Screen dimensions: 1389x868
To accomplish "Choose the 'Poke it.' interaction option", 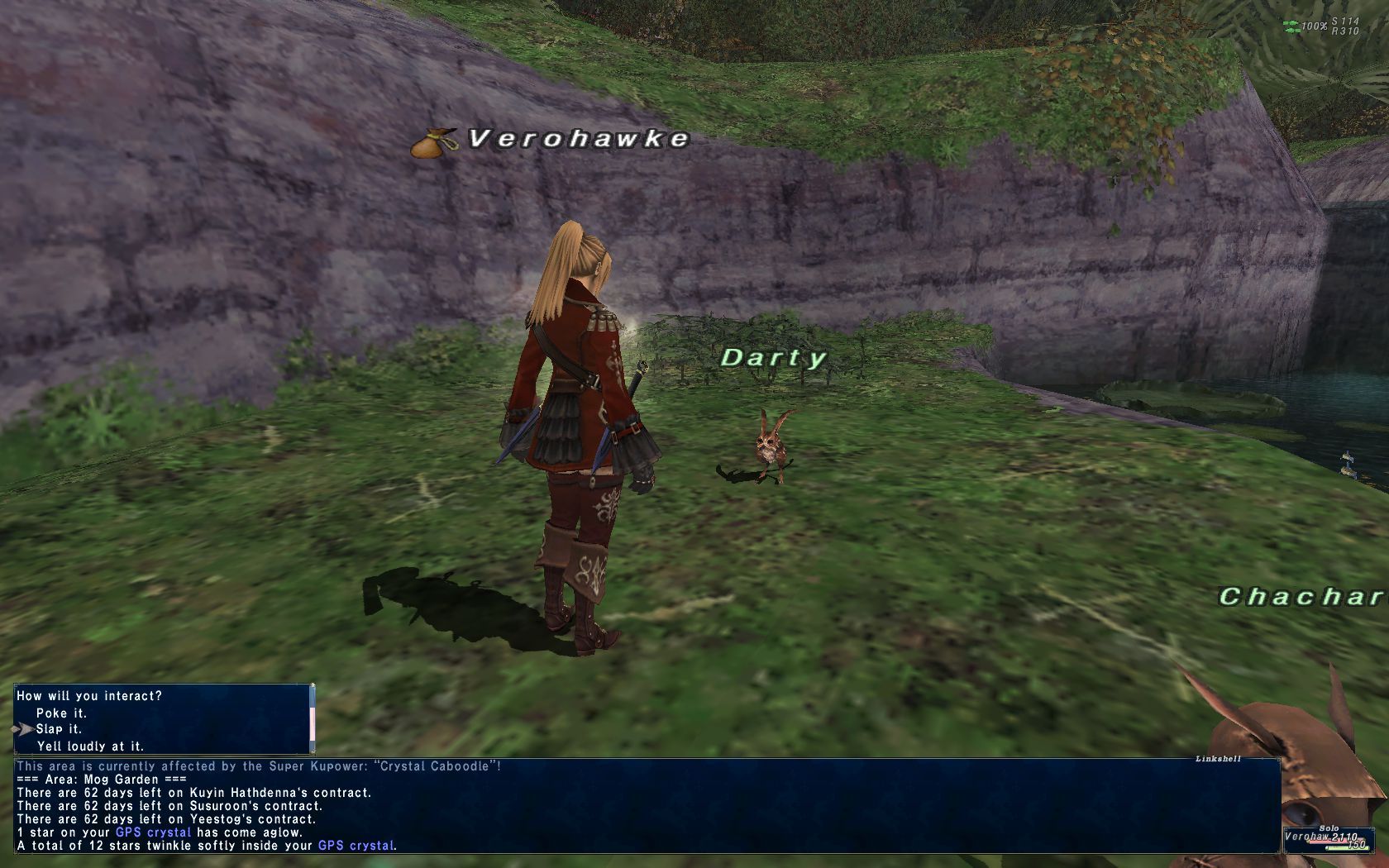I will tap(61, 713).
